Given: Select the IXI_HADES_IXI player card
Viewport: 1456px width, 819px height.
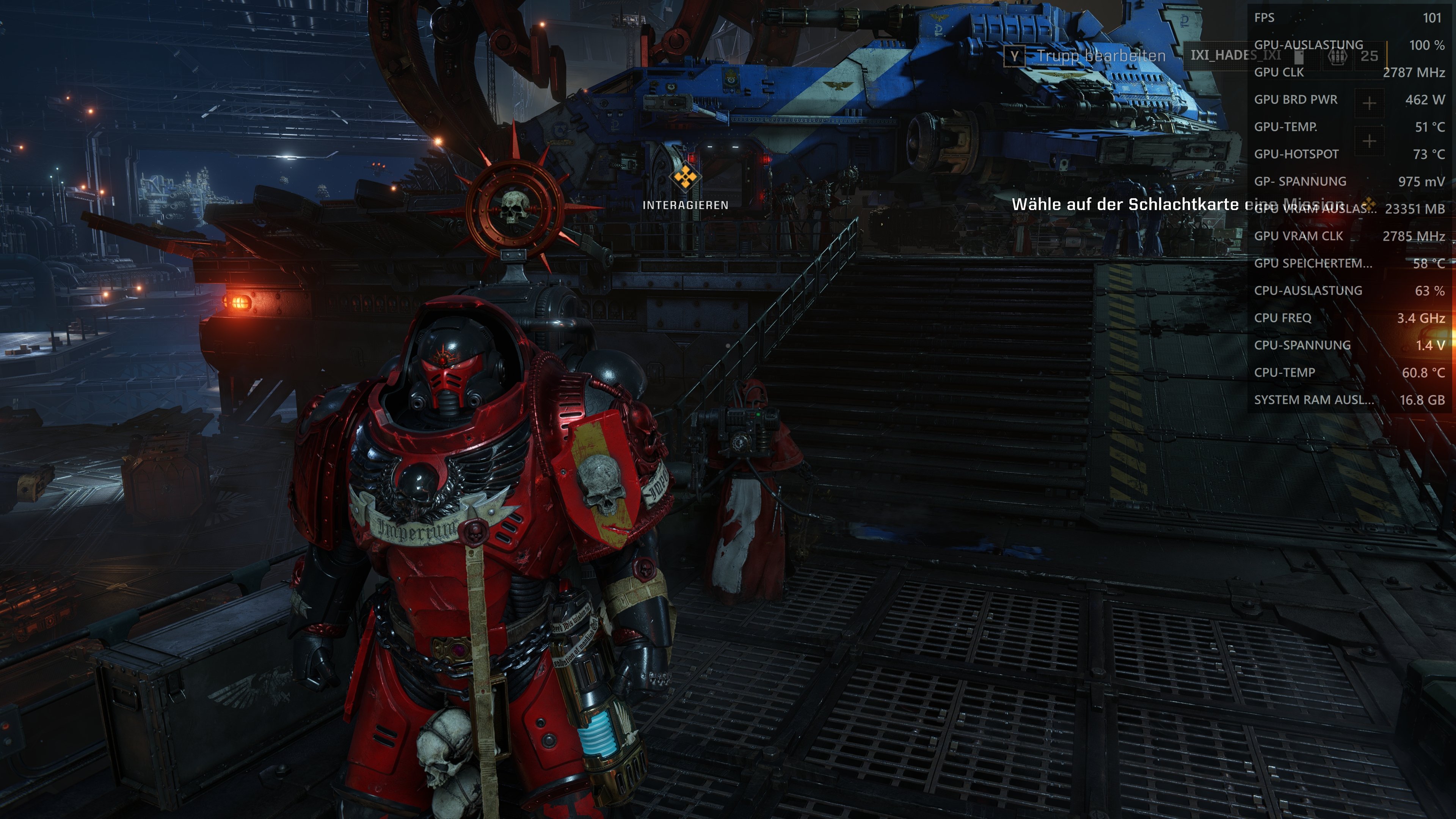Looking at the screenshot, I should (x=1235, y=55).
